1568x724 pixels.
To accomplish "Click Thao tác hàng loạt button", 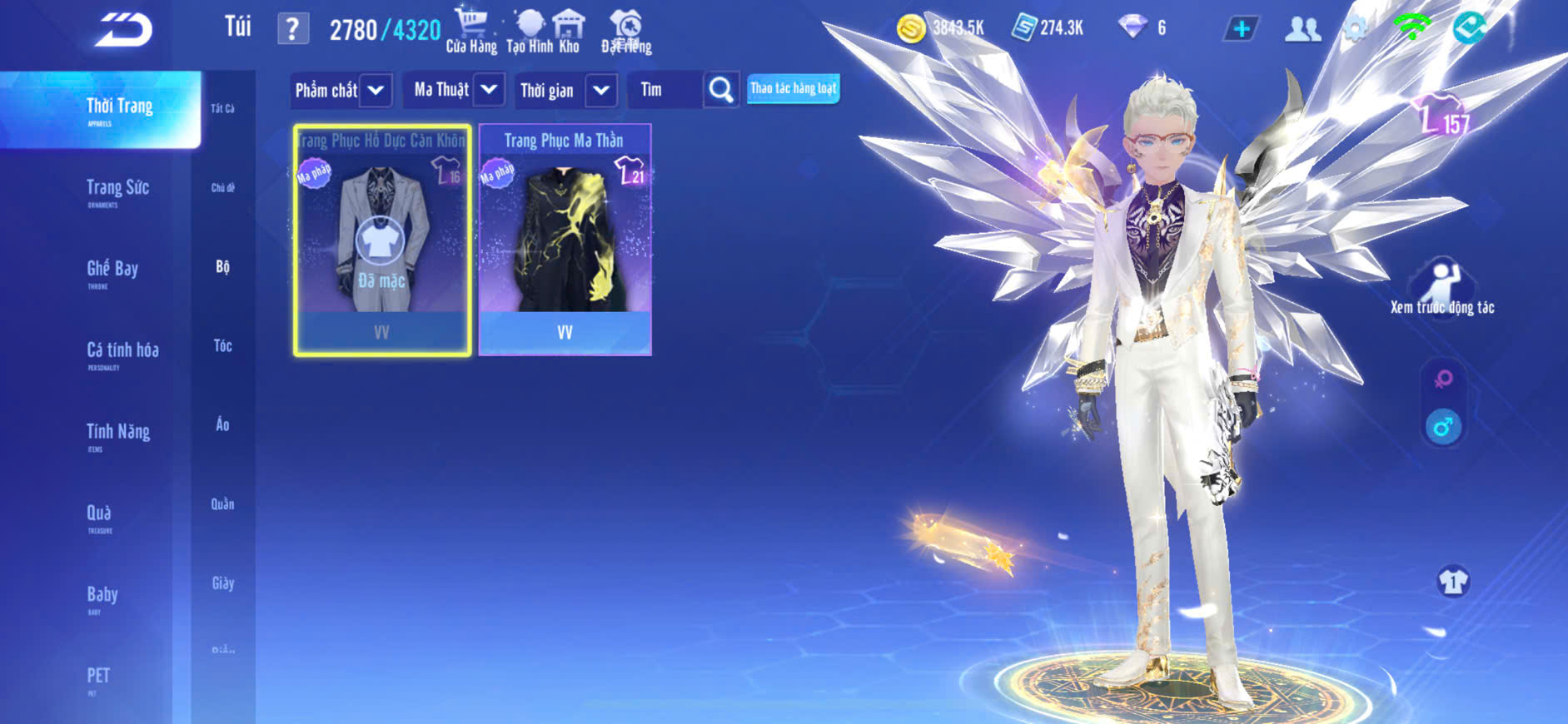I will pos(793,88).
